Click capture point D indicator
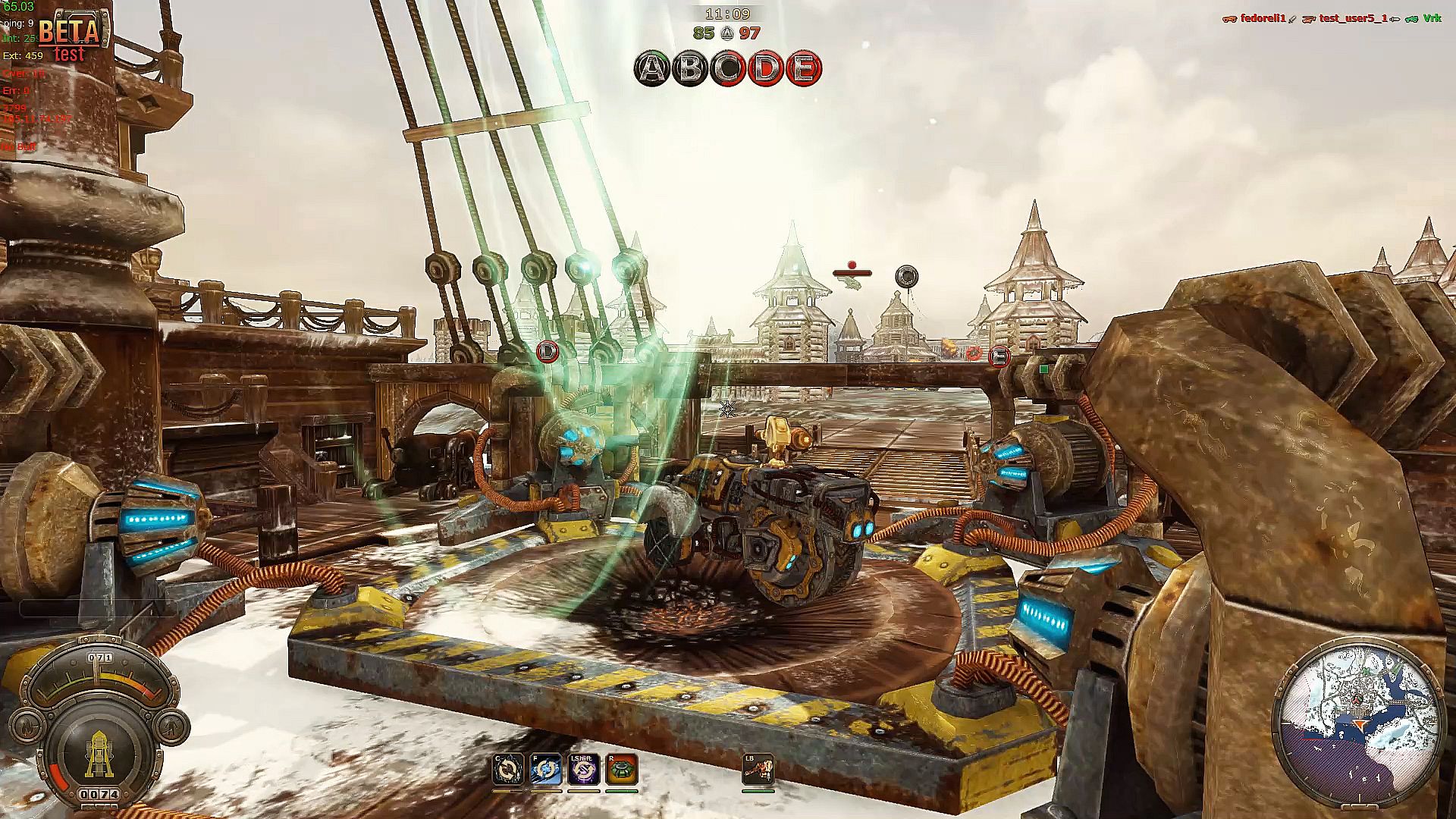Image resolution: width=1456 pixels, height=819 pixels. pyautogui.click(x=766, y=69)
